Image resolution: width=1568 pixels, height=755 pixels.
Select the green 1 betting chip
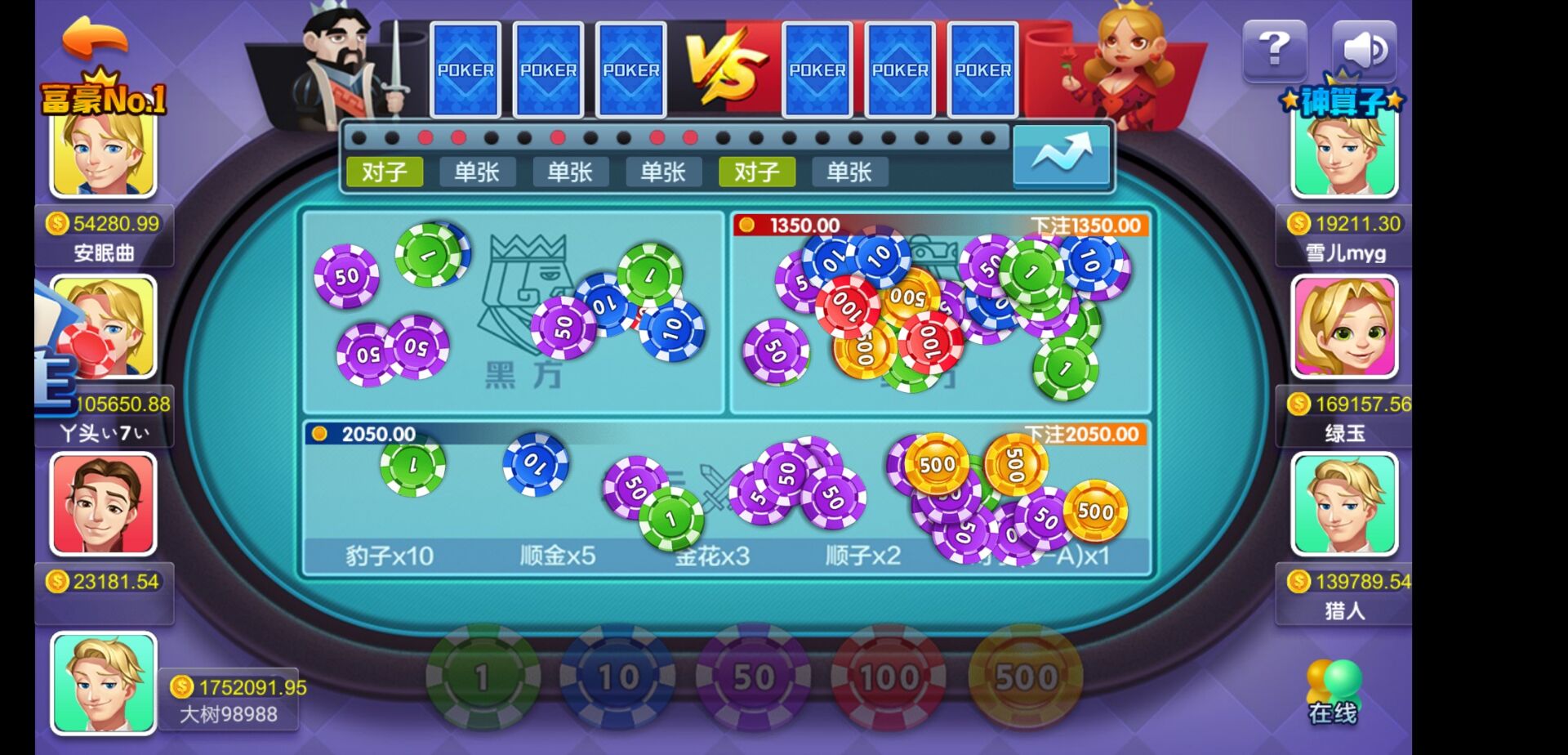point(483,677)
